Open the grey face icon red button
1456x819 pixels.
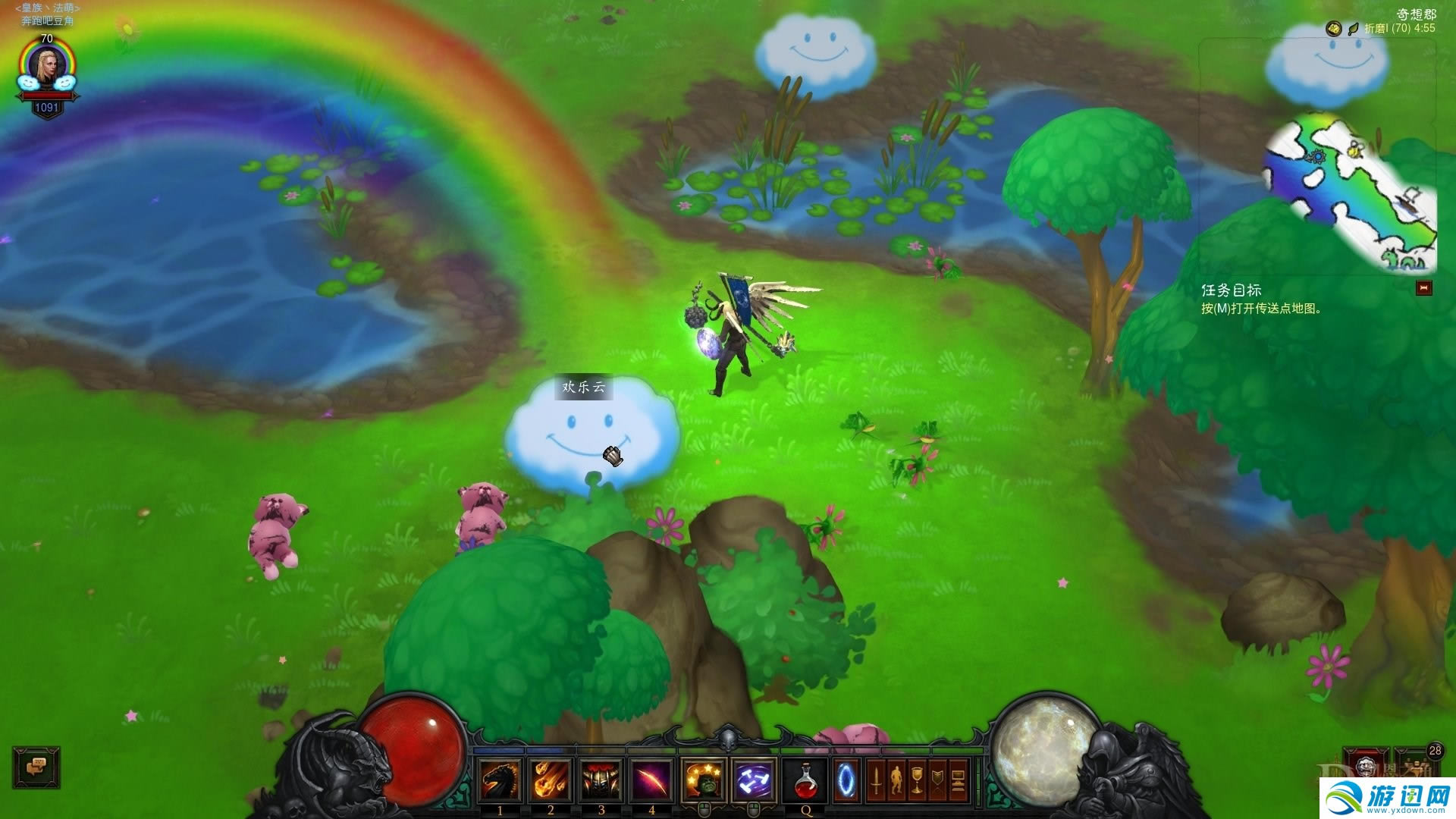(1367, 764)
